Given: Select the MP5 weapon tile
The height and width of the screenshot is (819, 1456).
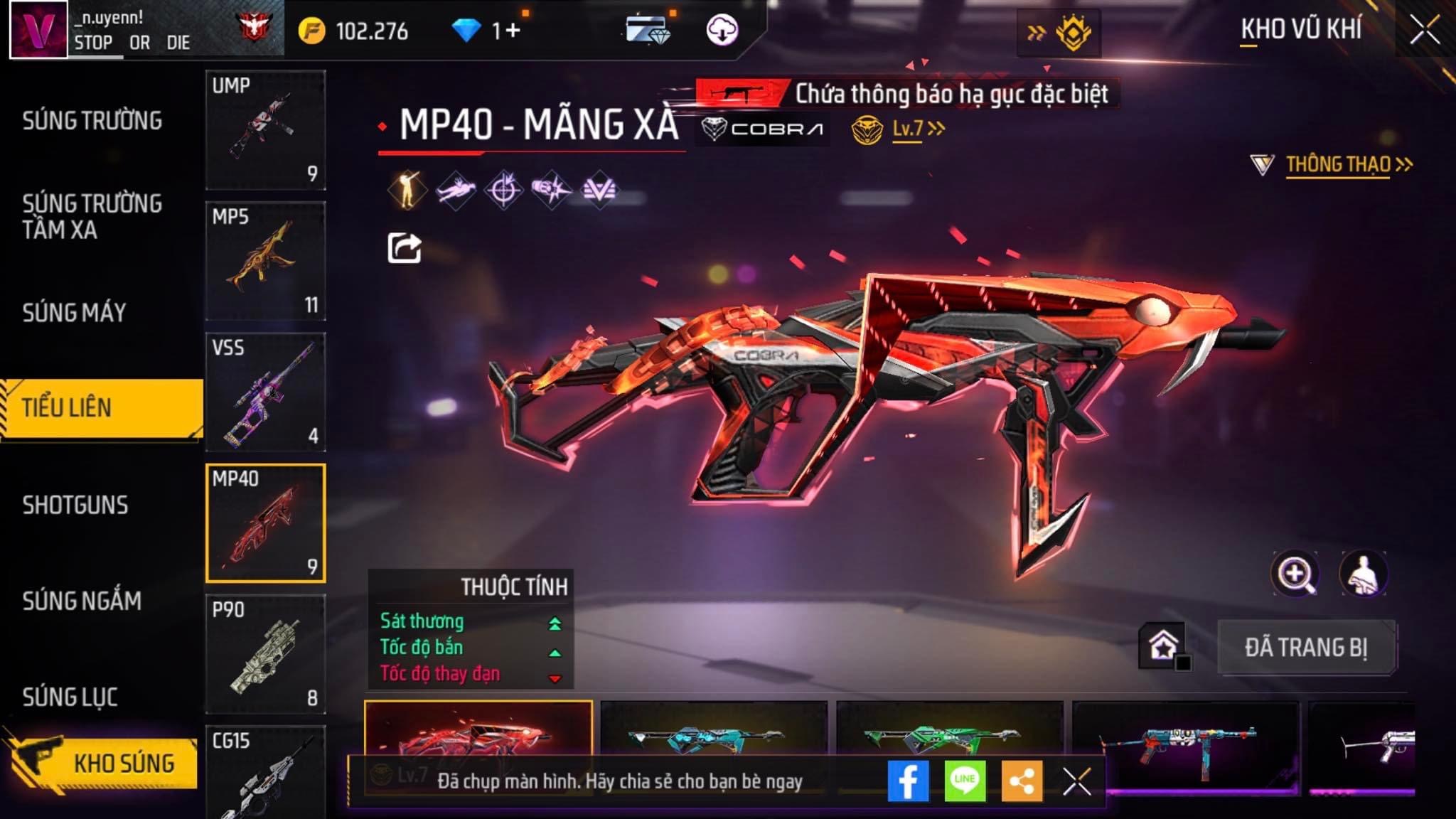Looking at the screenshot, I should point(265,261).
